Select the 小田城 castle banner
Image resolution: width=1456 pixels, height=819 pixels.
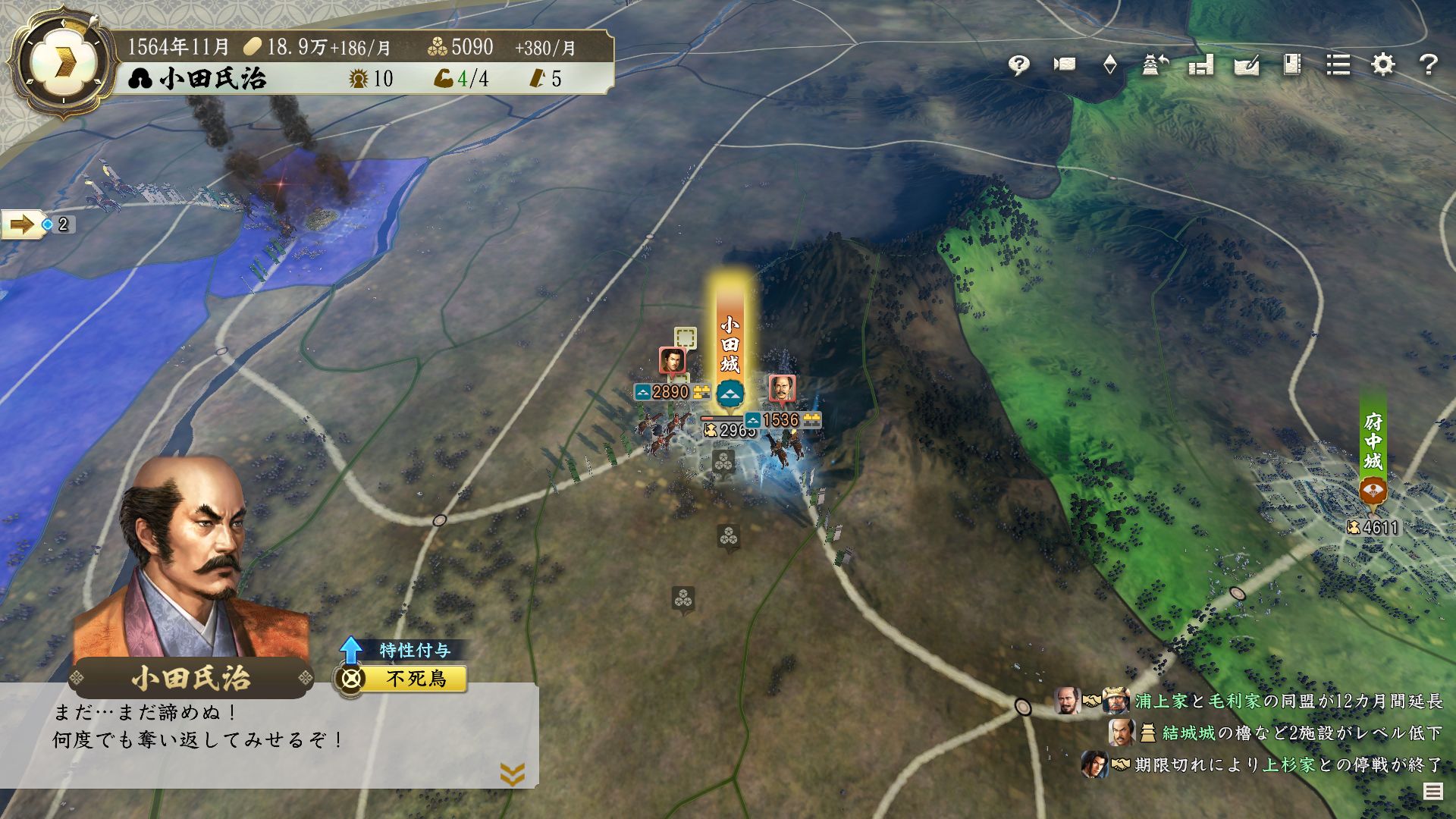pos(730,345)
